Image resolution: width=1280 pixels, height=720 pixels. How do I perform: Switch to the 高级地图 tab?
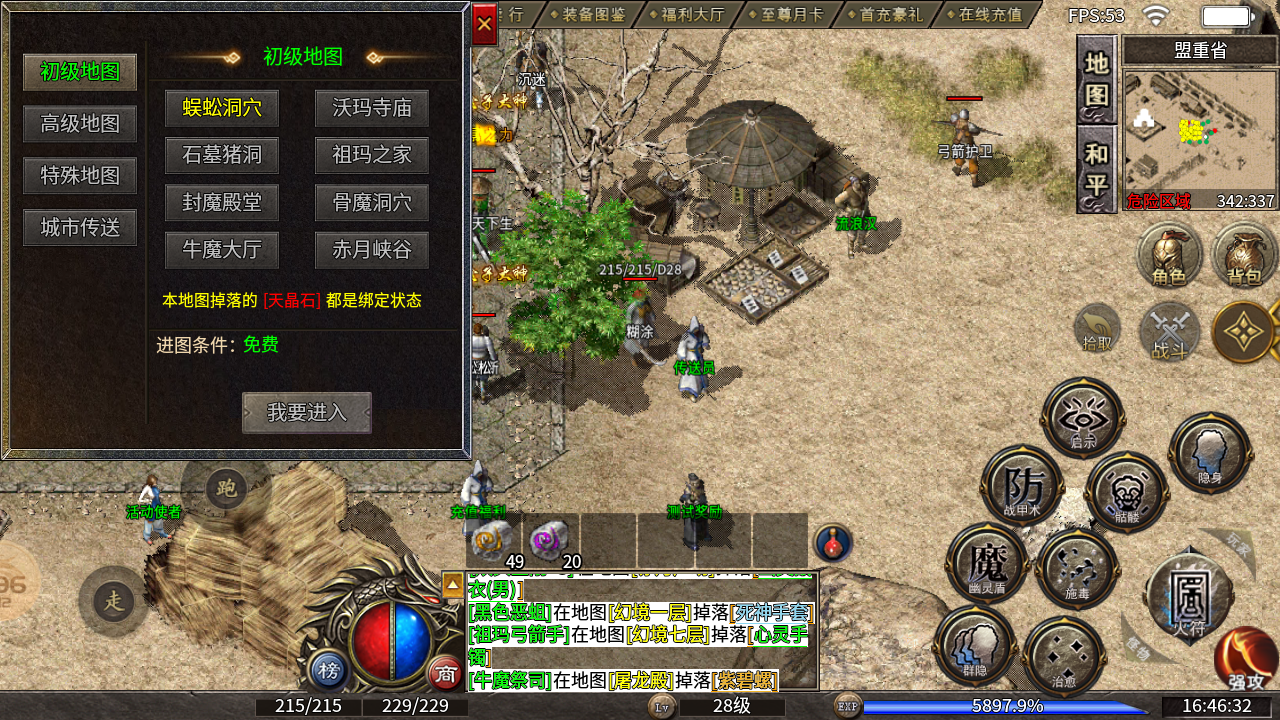[80, 124]
